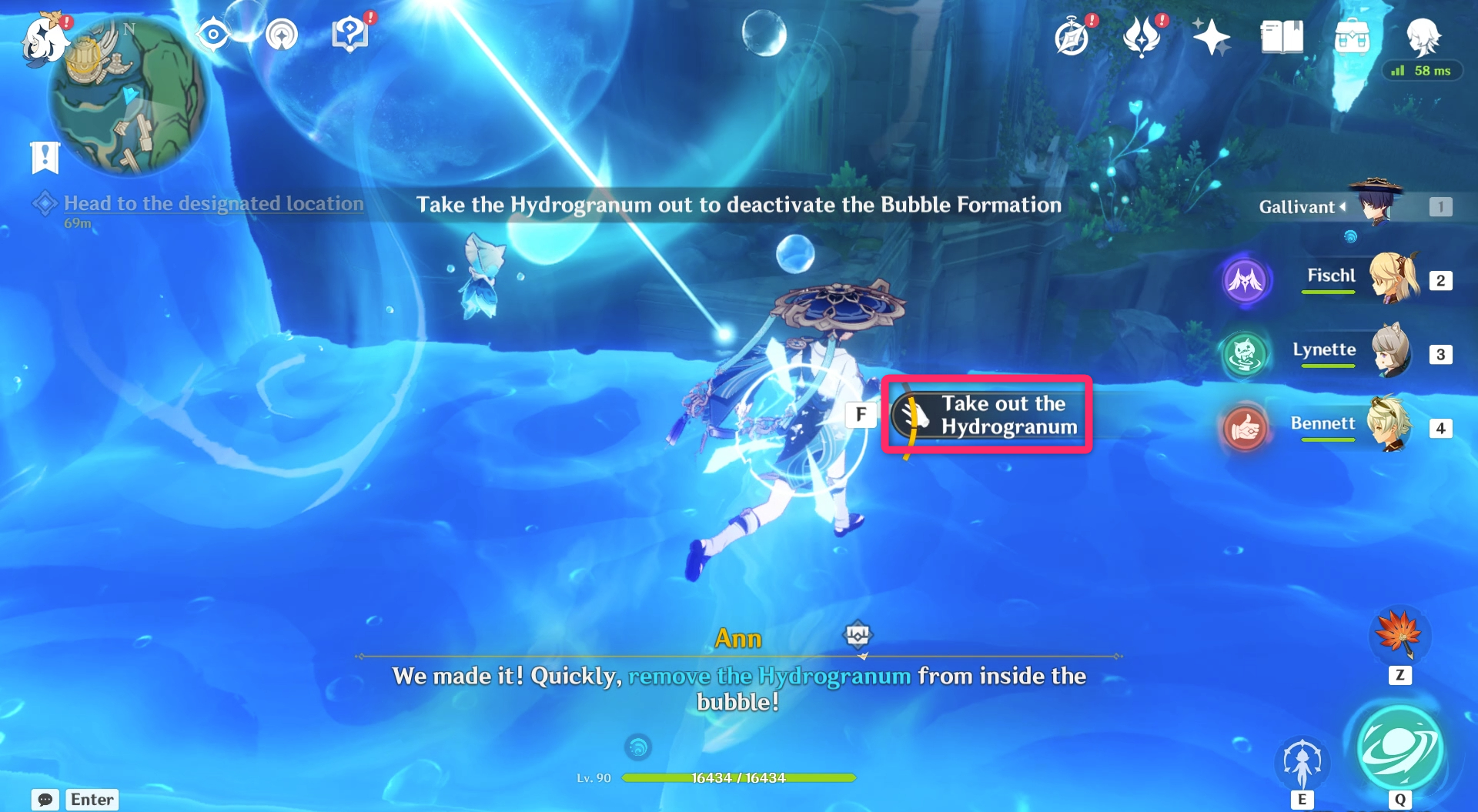The width and height of the screenshot is (1478, 812).
Task: Open the tutorial book with question mark
Action: [350, 32]
